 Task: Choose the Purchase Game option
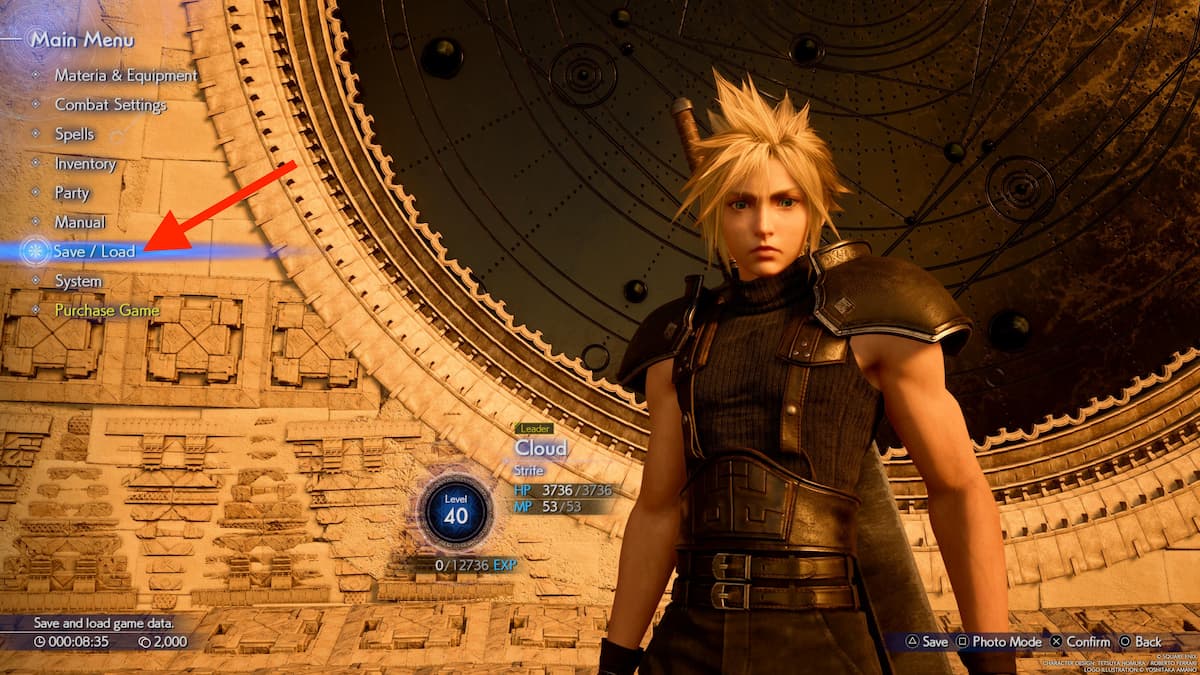106,311
